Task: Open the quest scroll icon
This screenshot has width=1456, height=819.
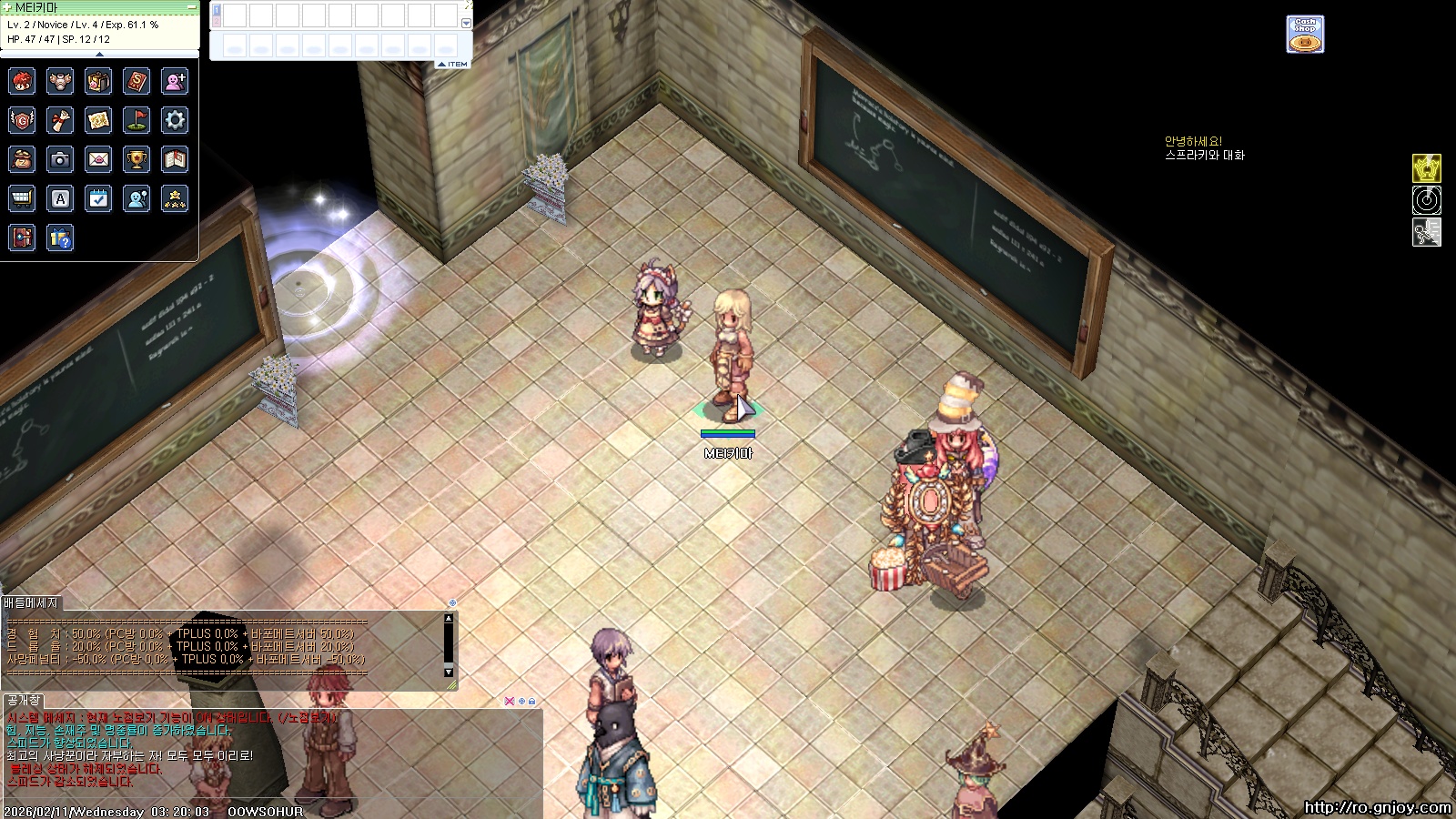Action: click(x=60, y=120)
